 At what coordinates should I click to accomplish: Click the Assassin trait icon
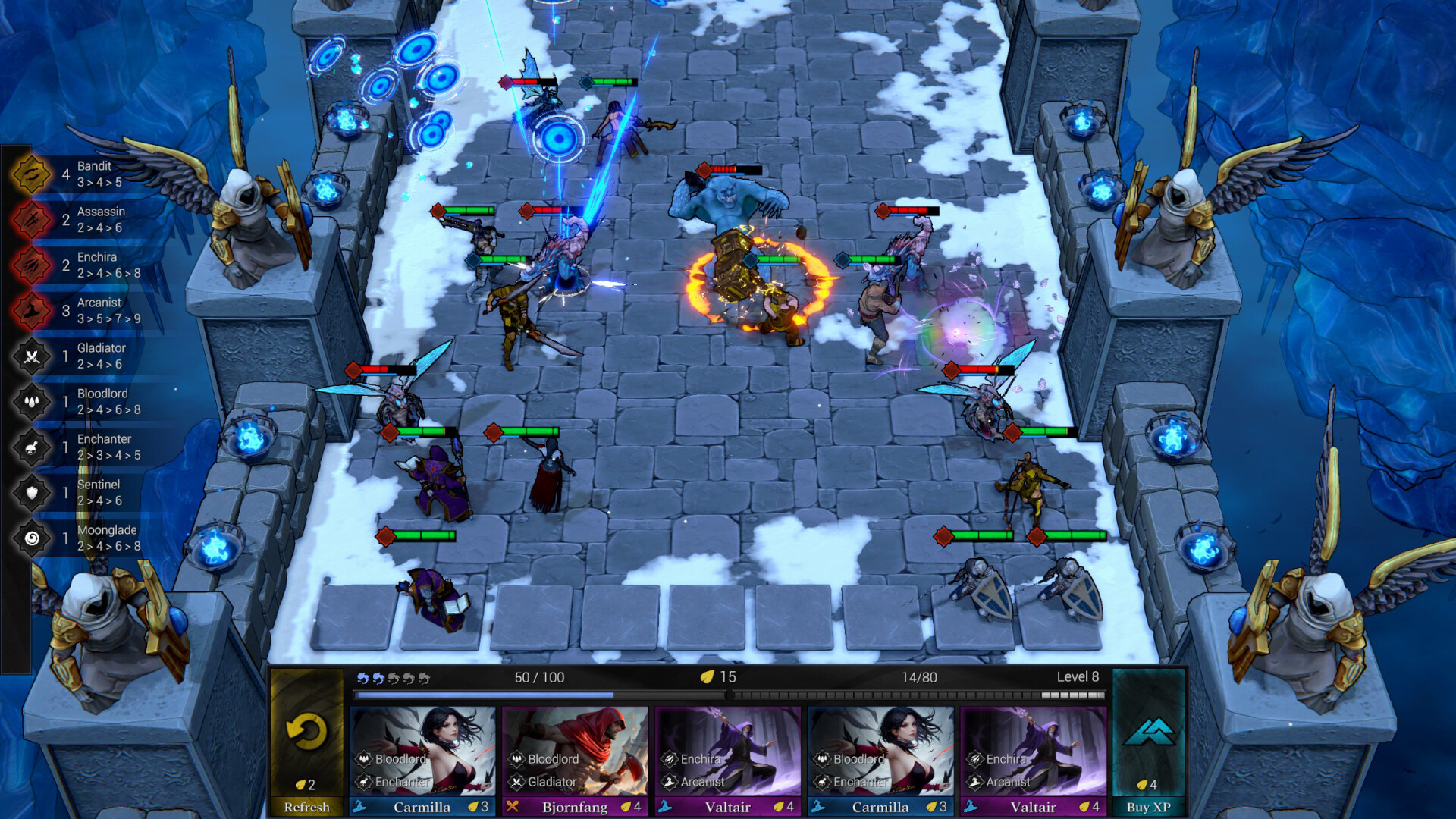click(x=30, y=218)
